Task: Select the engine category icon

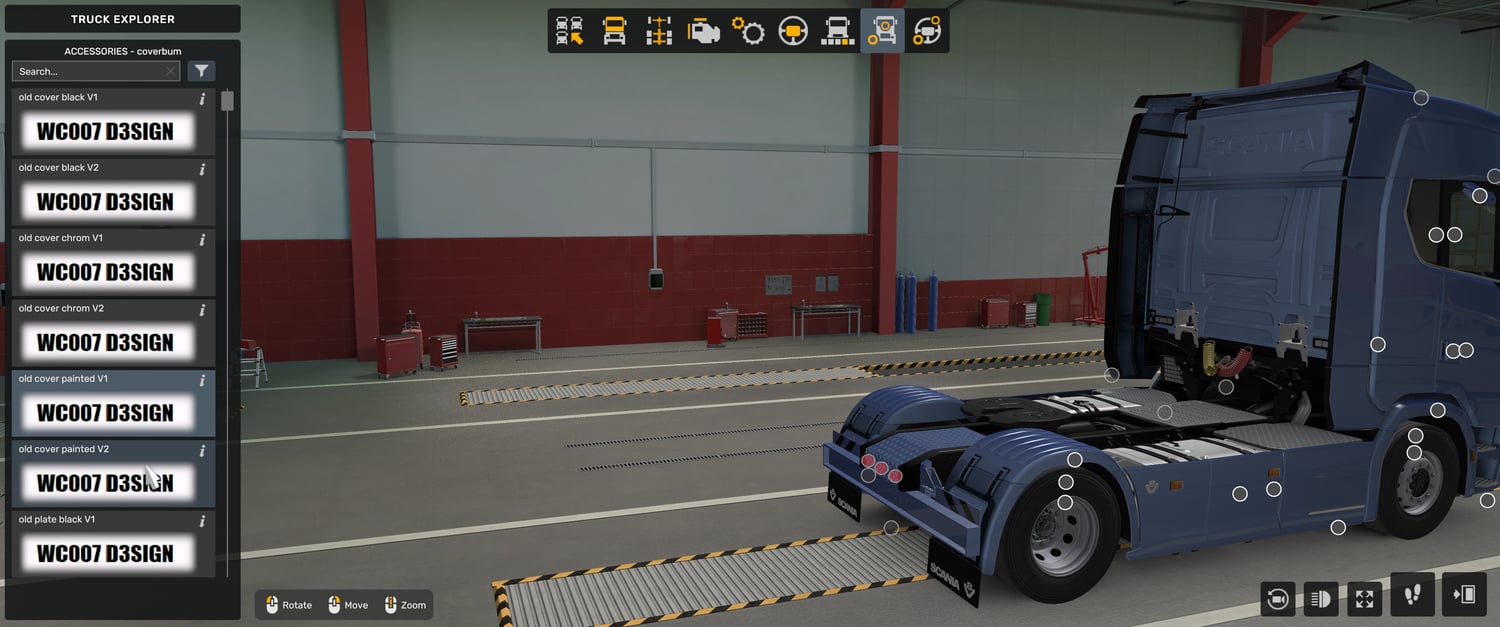Action: coord(704,31)
